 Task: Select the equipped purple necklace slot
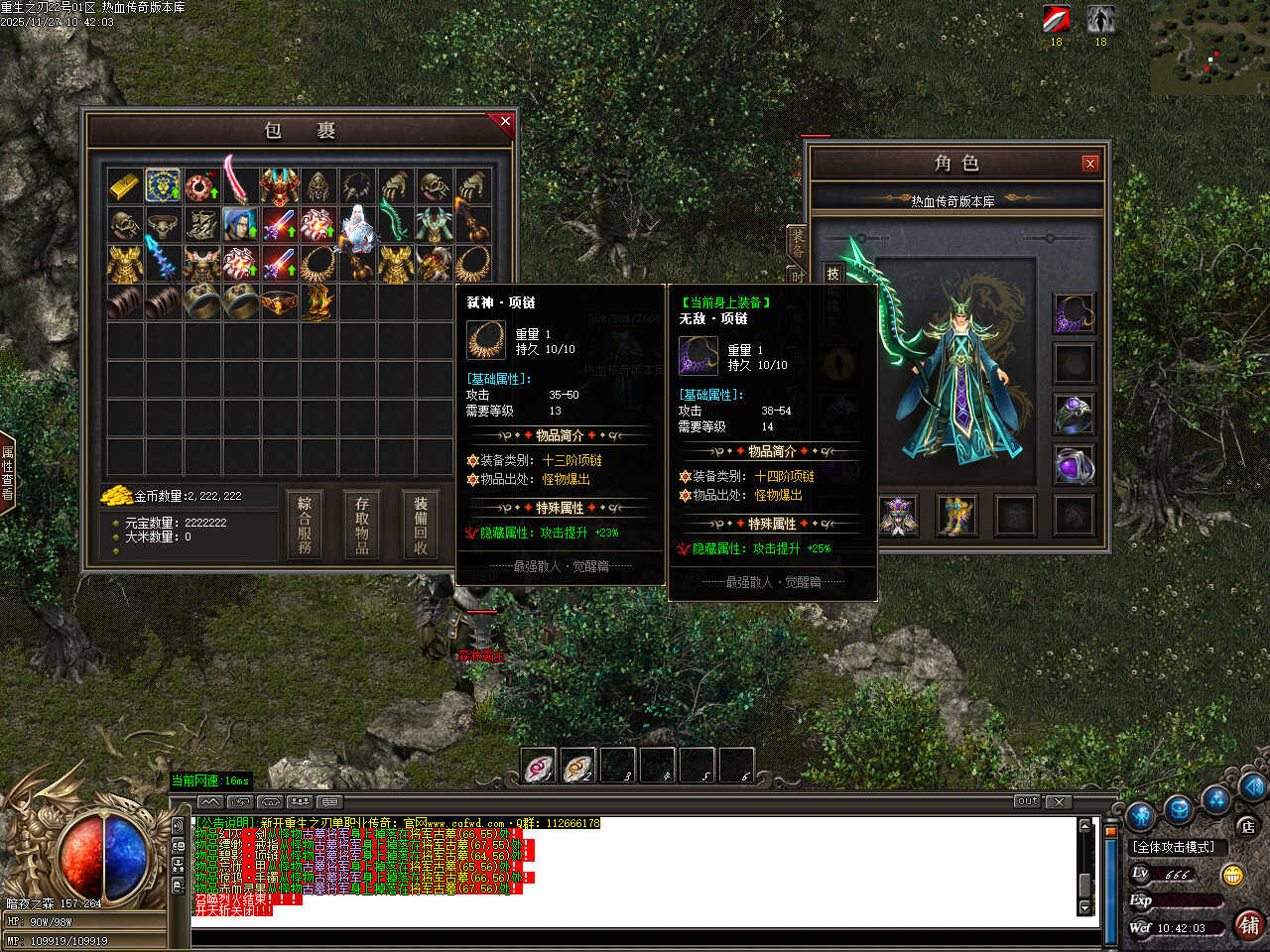tap(1074, 313)
